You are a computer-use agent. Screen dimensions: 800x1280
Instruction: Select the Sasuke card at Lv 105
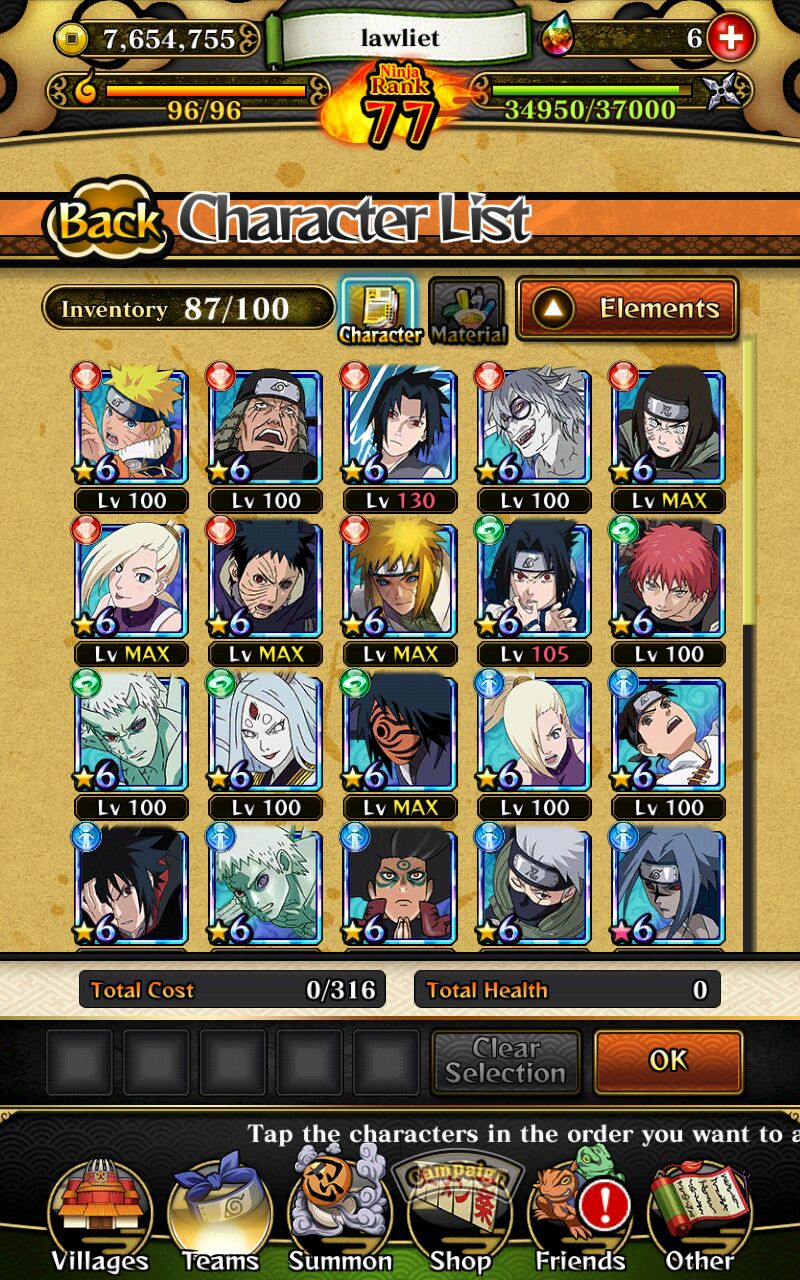534,580
